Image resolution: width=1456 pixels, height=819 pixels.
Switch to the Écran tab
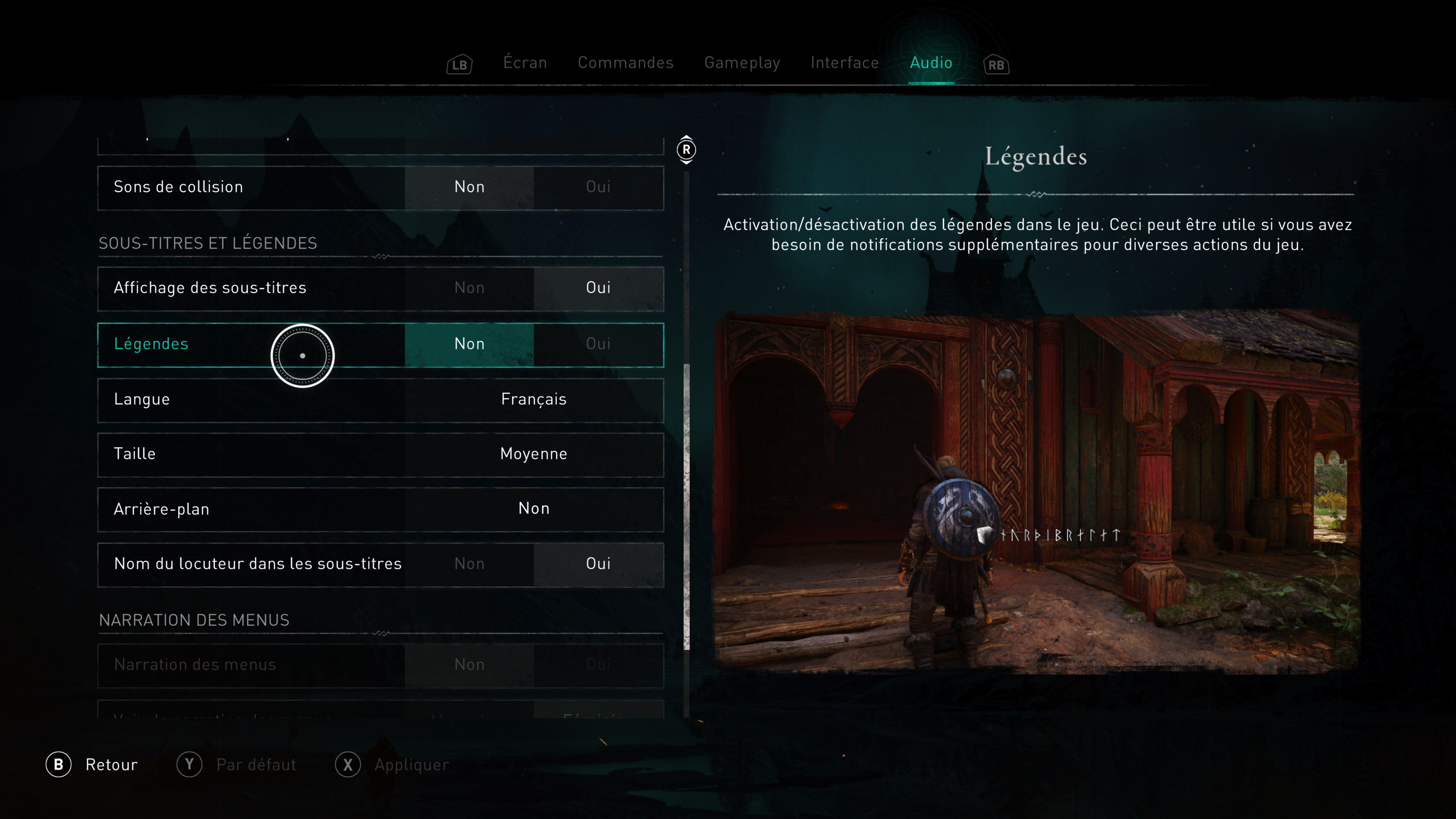pyautogui.click(x=524, y=62)
